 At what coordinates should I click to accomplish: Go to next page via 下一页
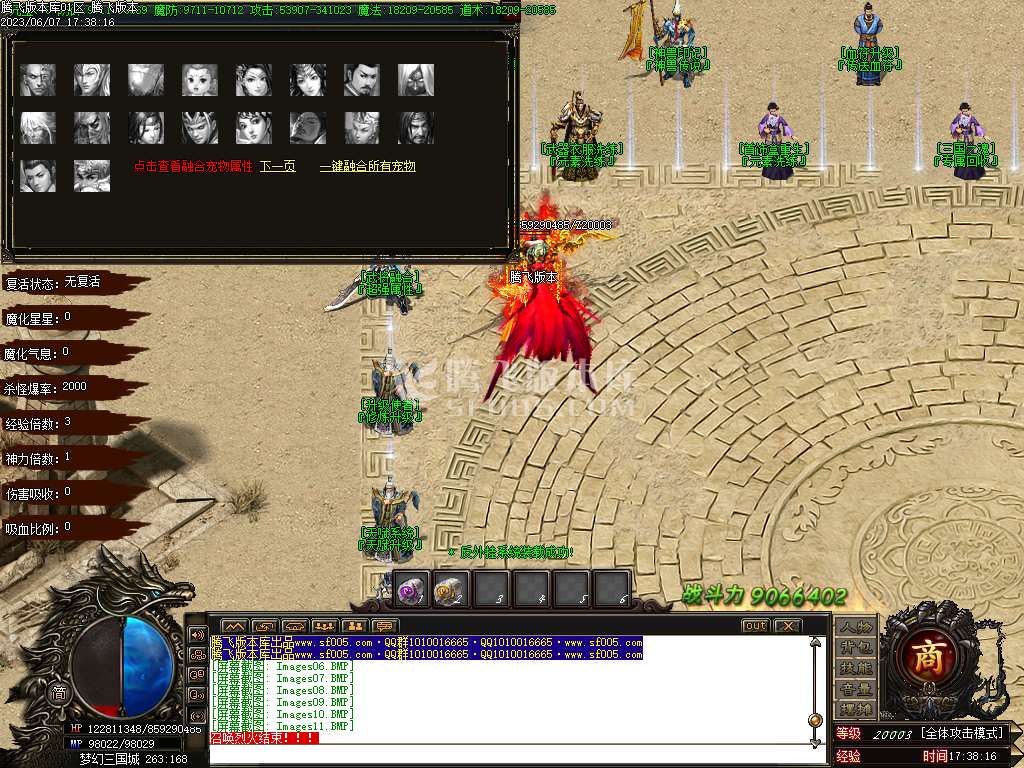[x=278, y=167]
